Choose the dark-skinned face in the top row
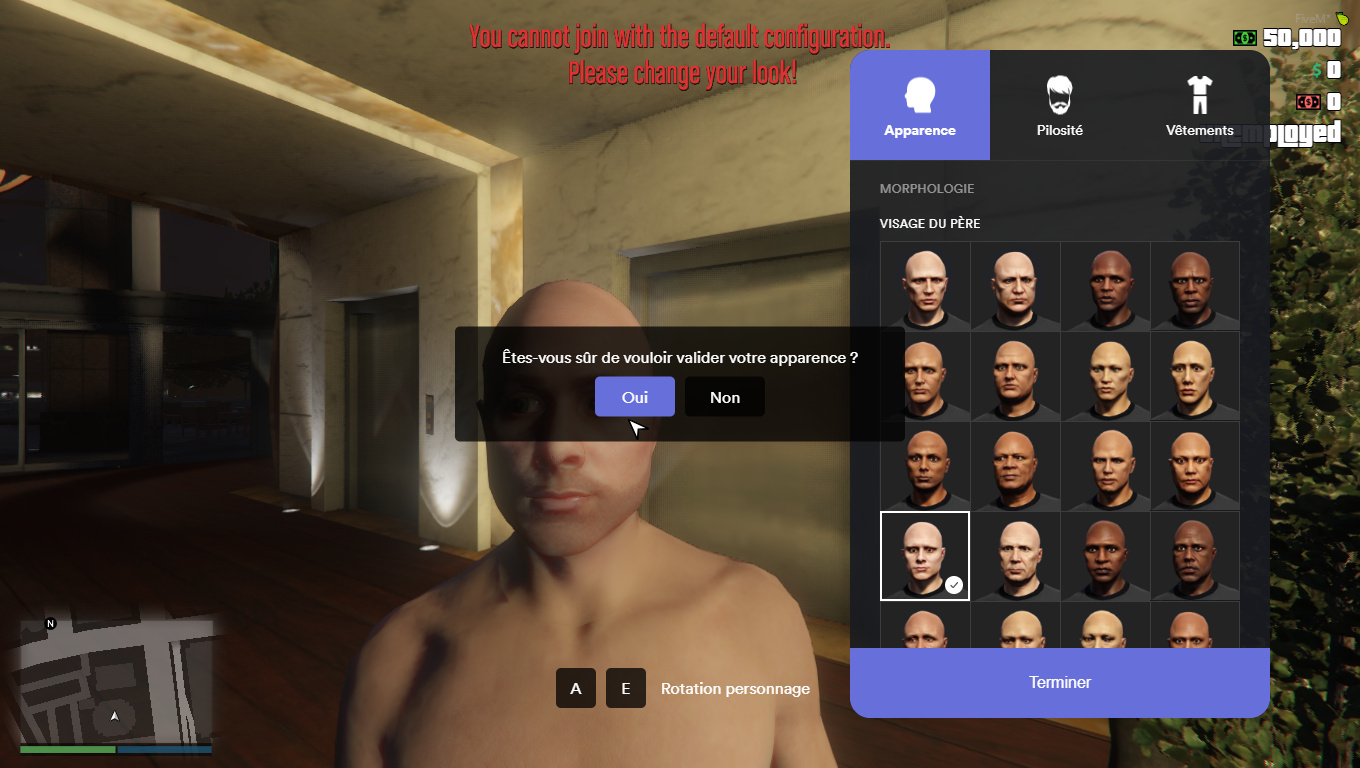 pos(1105,285)
